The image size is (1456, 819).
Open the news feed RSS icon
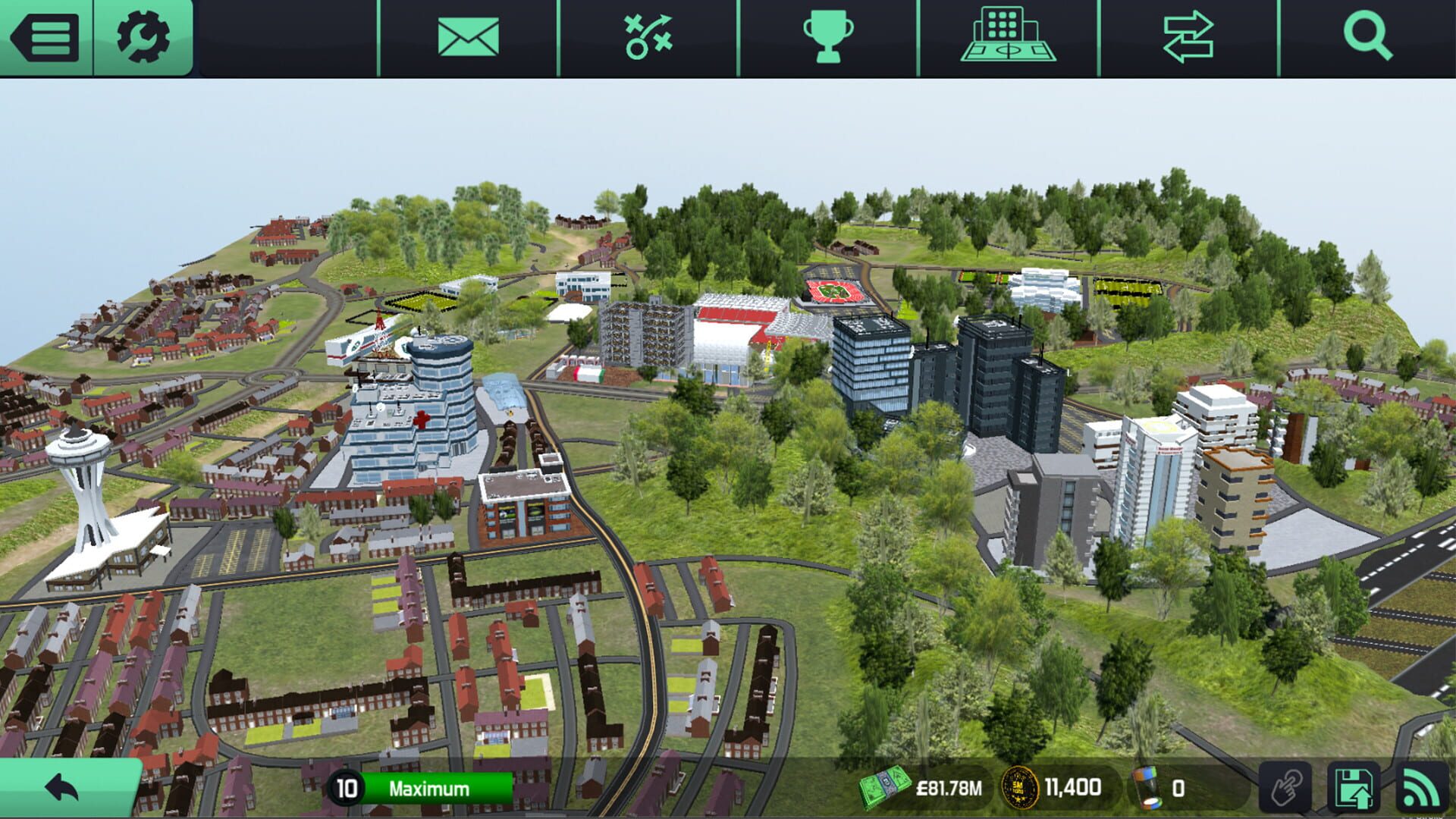[1424, 787]
